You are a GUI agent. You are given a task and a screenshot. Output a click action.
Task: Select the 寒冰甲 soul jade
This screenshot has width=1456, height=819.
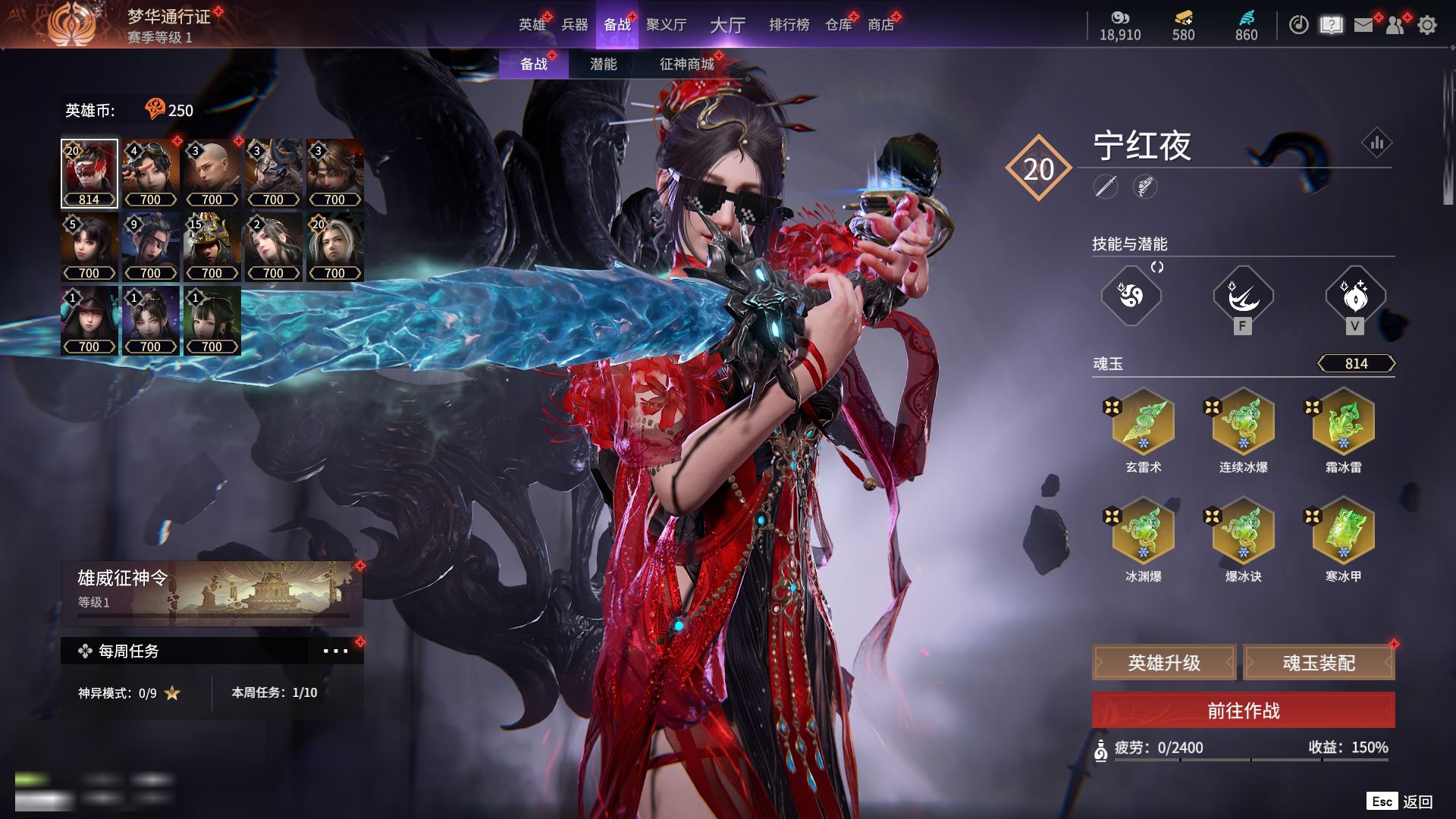(x=1343, y=530)
